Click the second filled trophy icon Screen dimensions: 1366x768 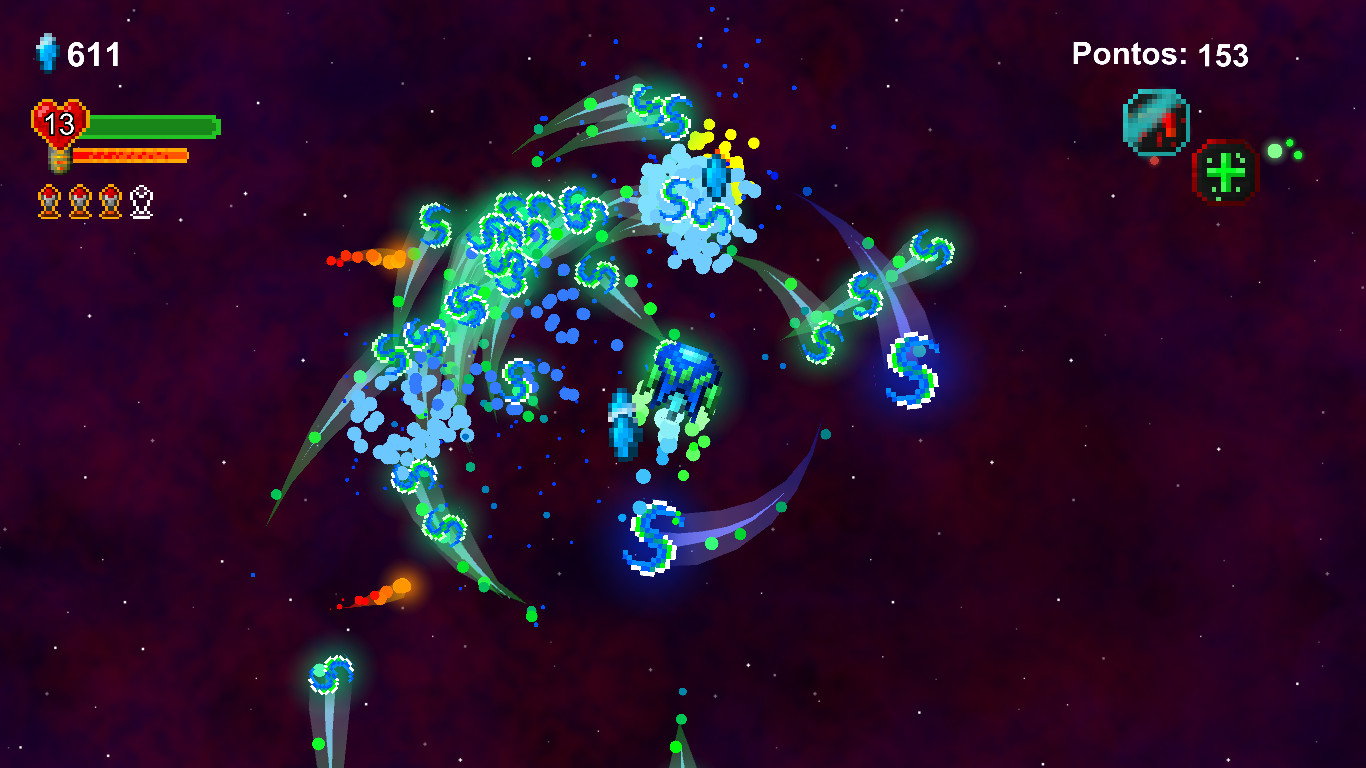[x=80, y=201]
